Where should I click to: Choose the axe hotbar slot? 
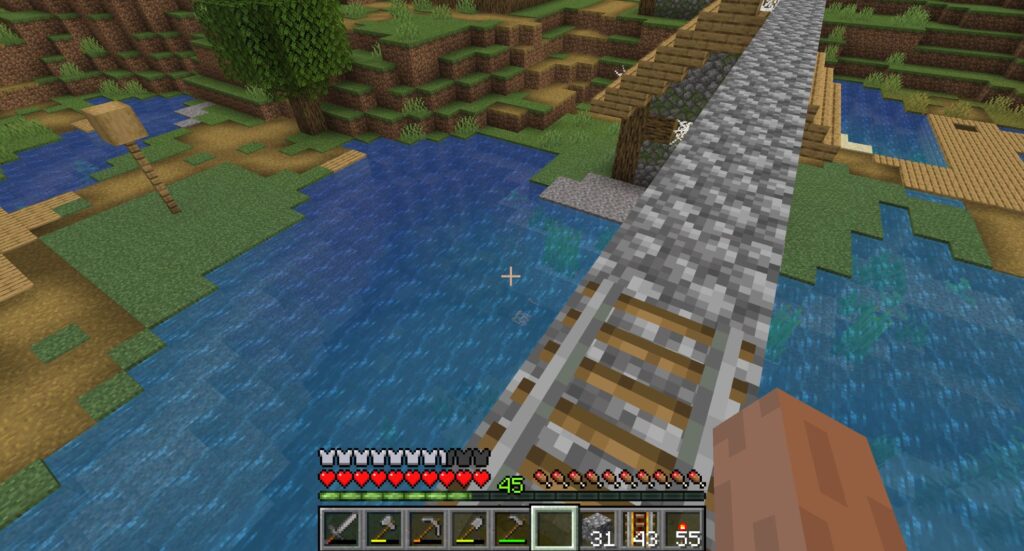pos(384,527)
